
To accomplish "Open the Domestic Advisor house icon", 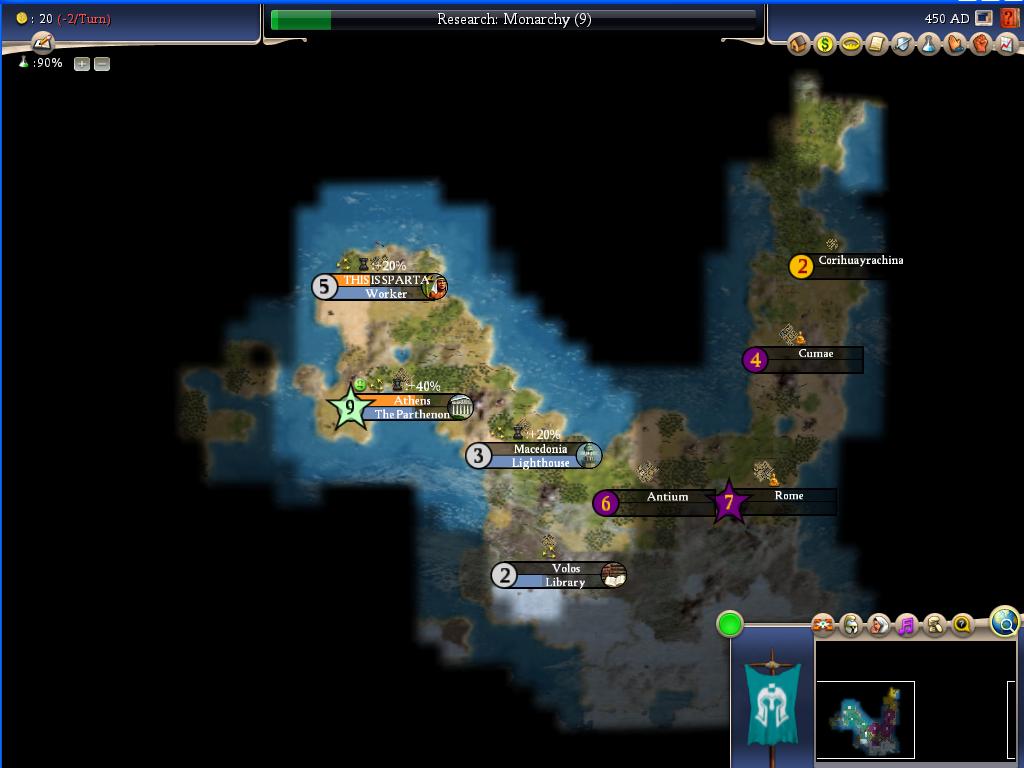I will 798,45.
